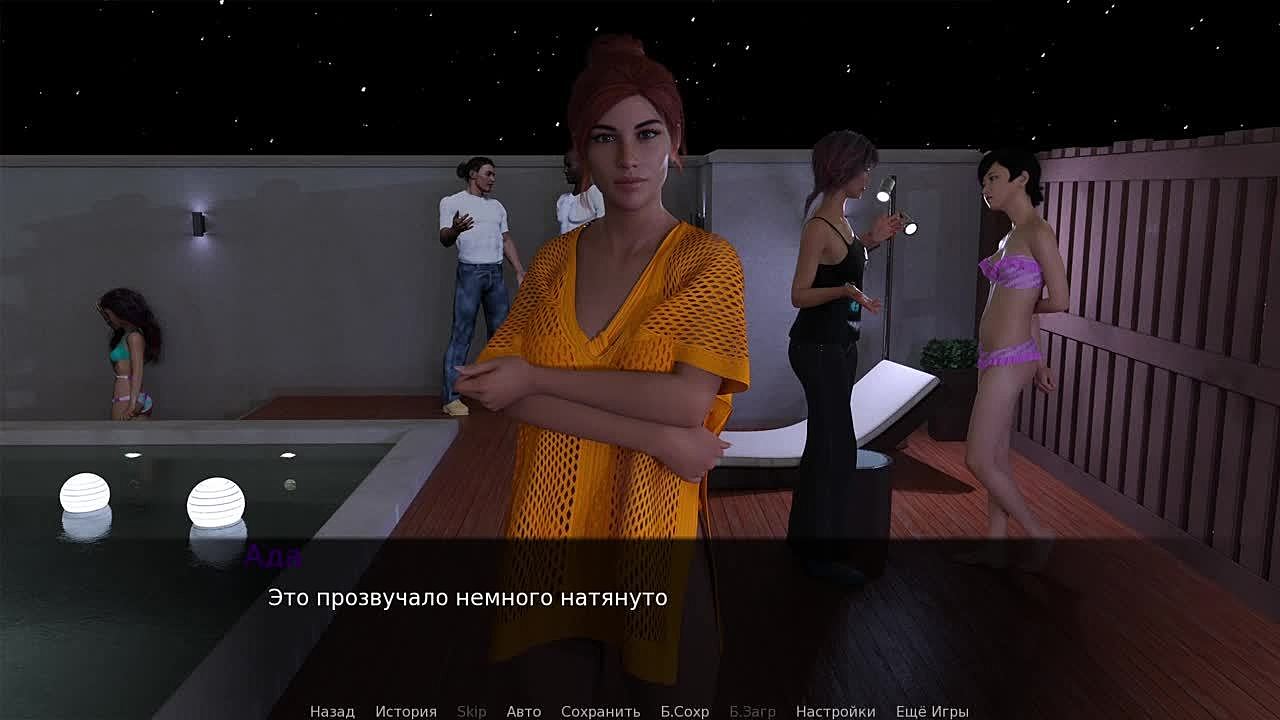Toggle Авто auto-advance mode
1280x720 pixels.
(x=523, y=711)
